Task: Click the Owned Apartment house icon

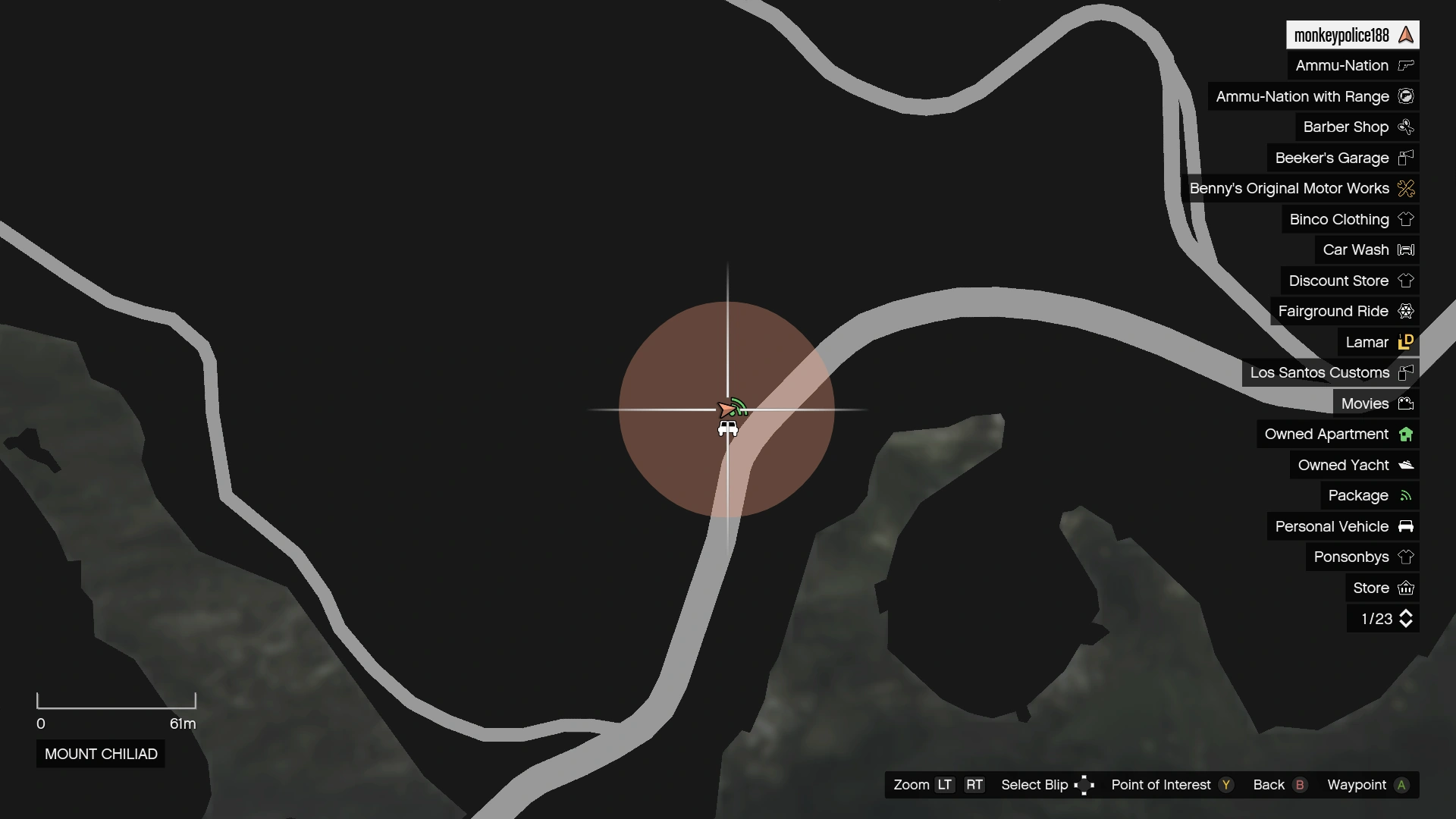Action: [x=1407, y=434]
